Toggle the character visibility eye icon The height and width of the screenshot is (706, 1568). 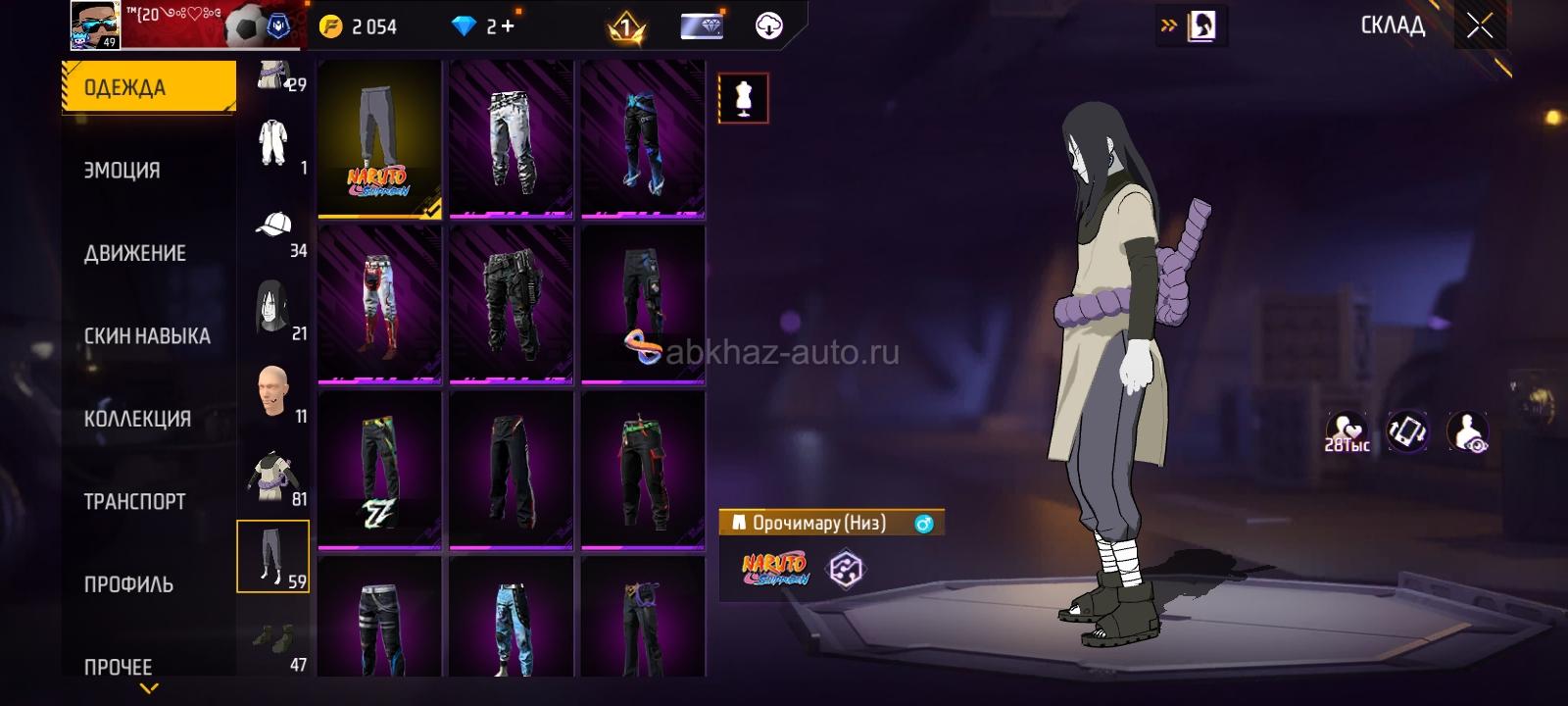(1467, 431)
